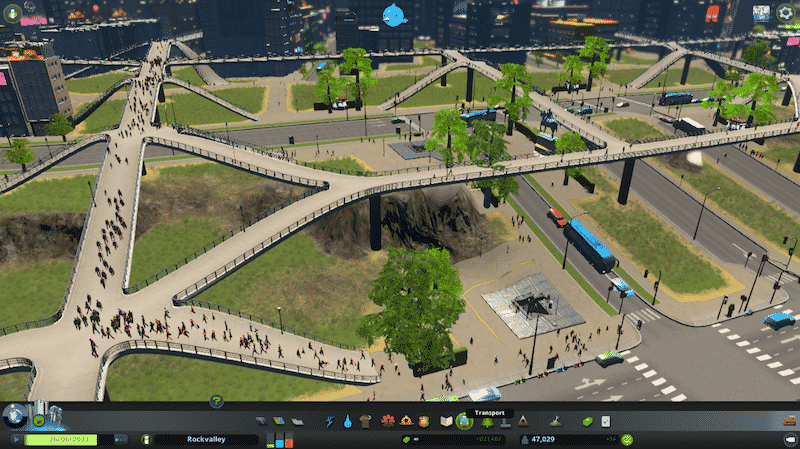Viewport: 800px width, 449px height.
Task: Open the Education build menu
Action: point(446,422)
